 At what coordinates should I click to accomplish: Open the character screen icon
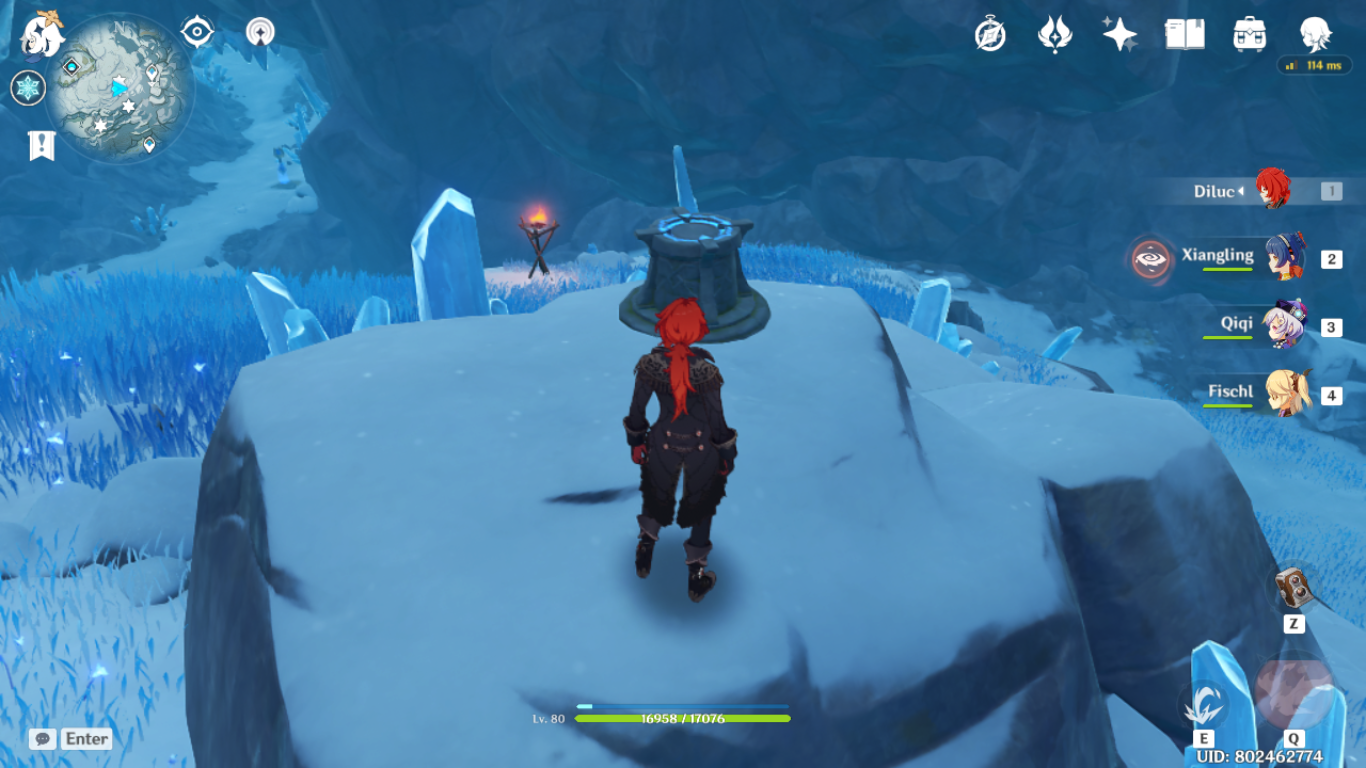tap(1315, 35)
